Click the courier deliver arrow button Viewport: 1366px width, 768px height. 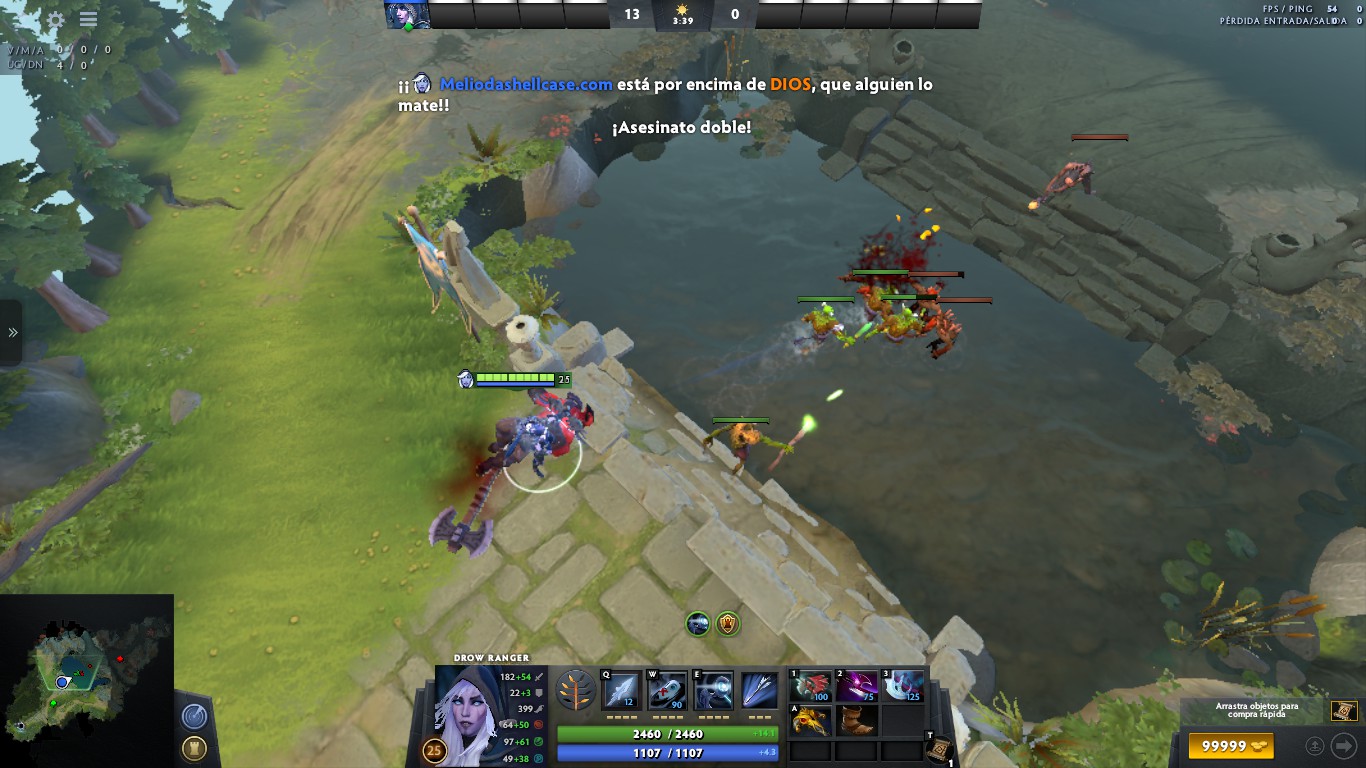pyautogui.click(x=1343, y=746)
